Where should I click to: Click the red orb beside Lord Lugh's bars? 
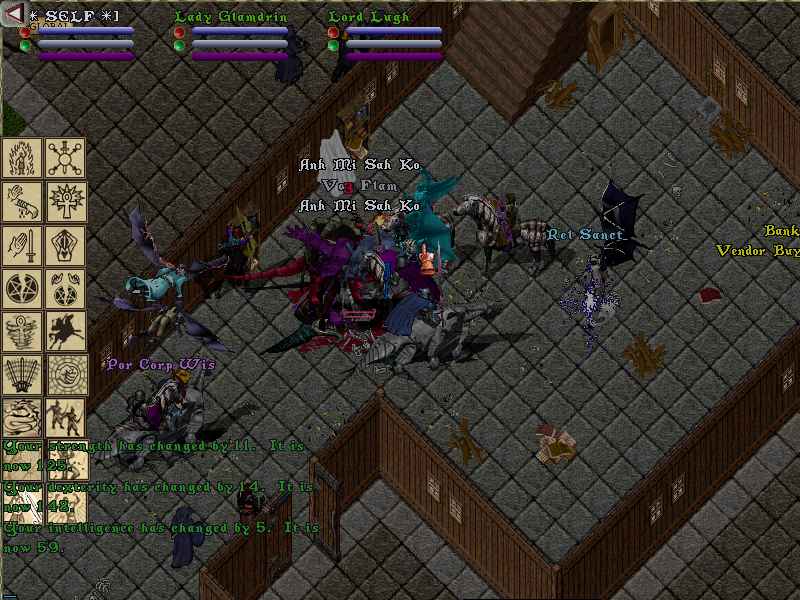[333, 32]
